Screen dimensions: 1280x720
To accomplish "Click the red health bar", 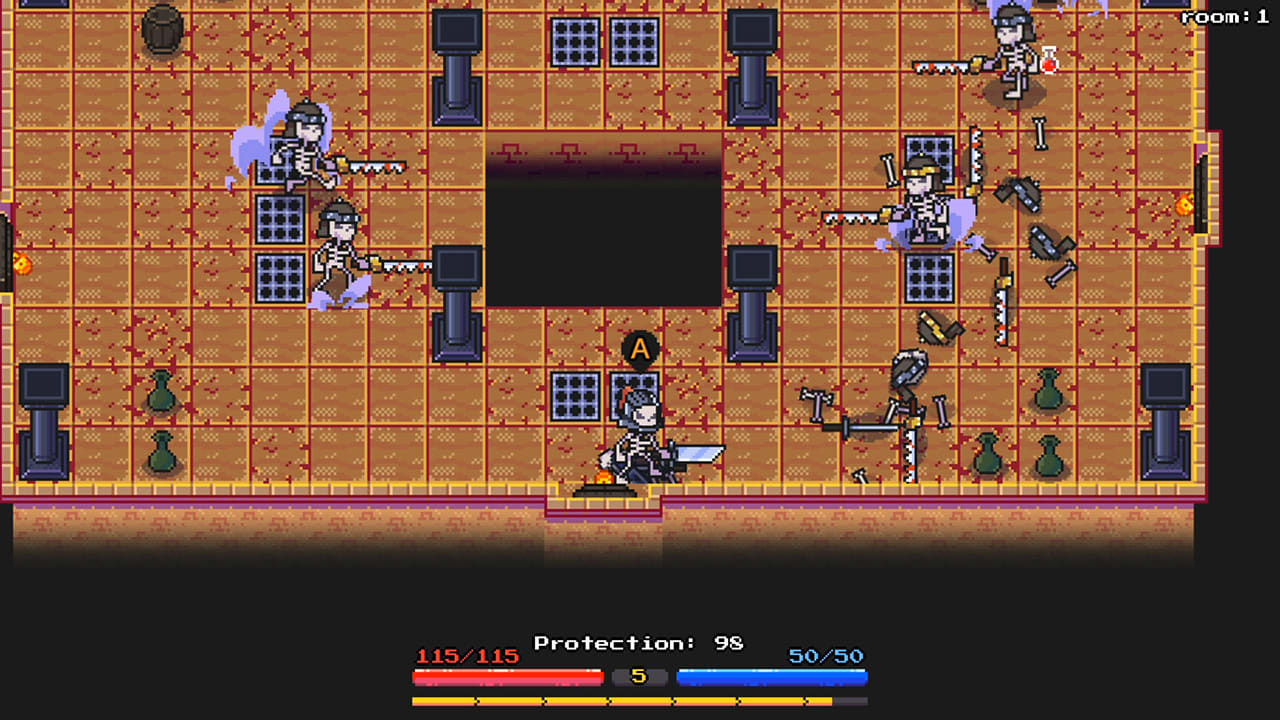I will [507, 677].
